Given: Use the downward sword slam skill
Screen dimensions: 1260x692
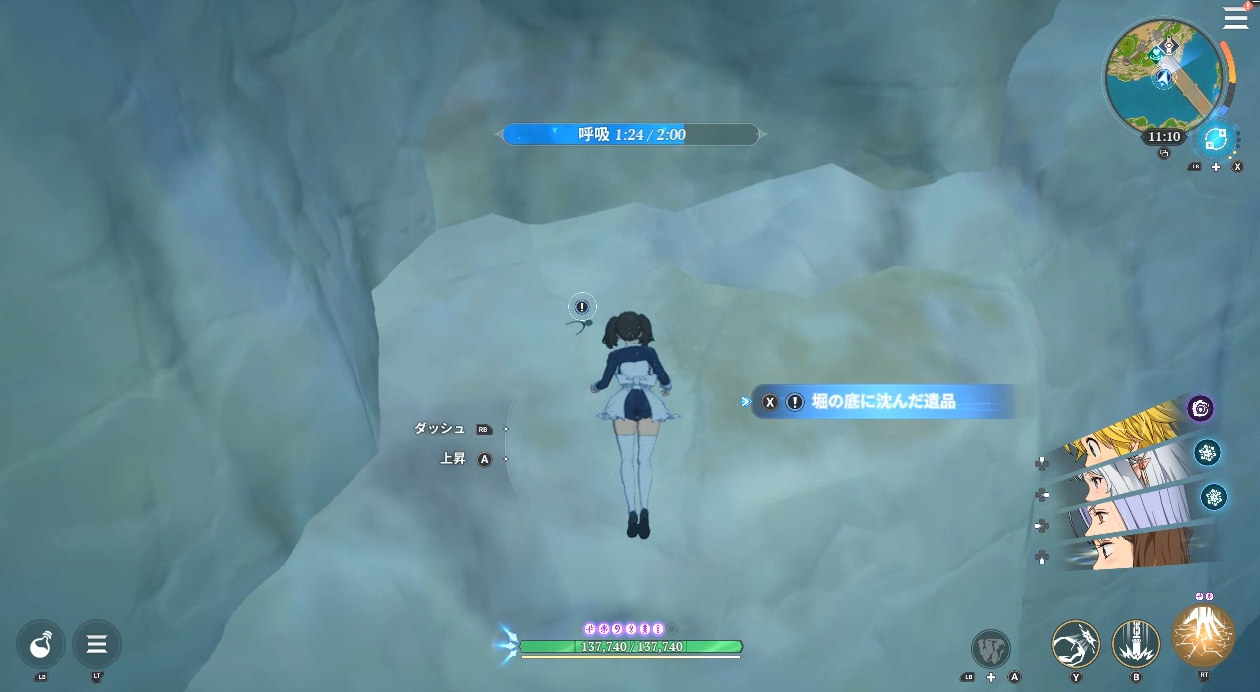Looking at the screenshot, I should 1136,644.
